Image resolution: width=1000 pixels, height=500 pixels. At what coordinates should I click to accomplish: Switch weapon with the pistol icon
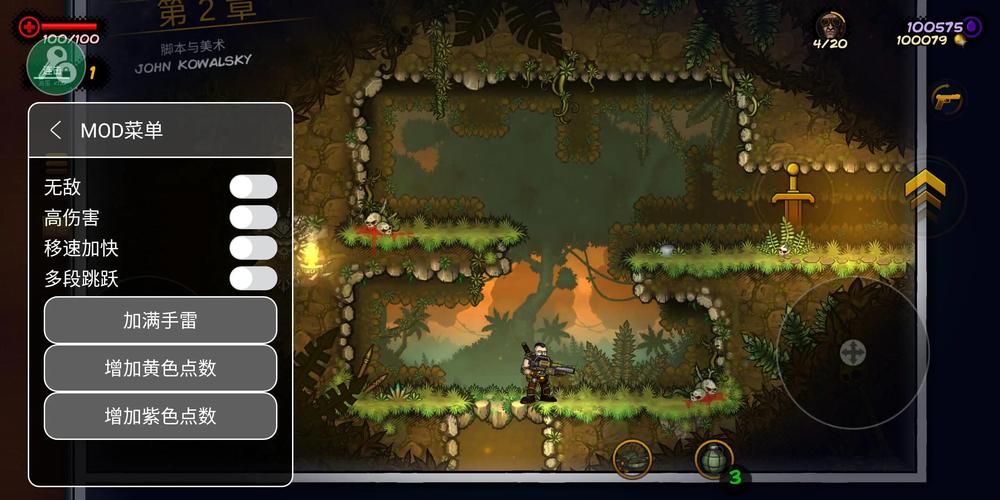point(945,99)
